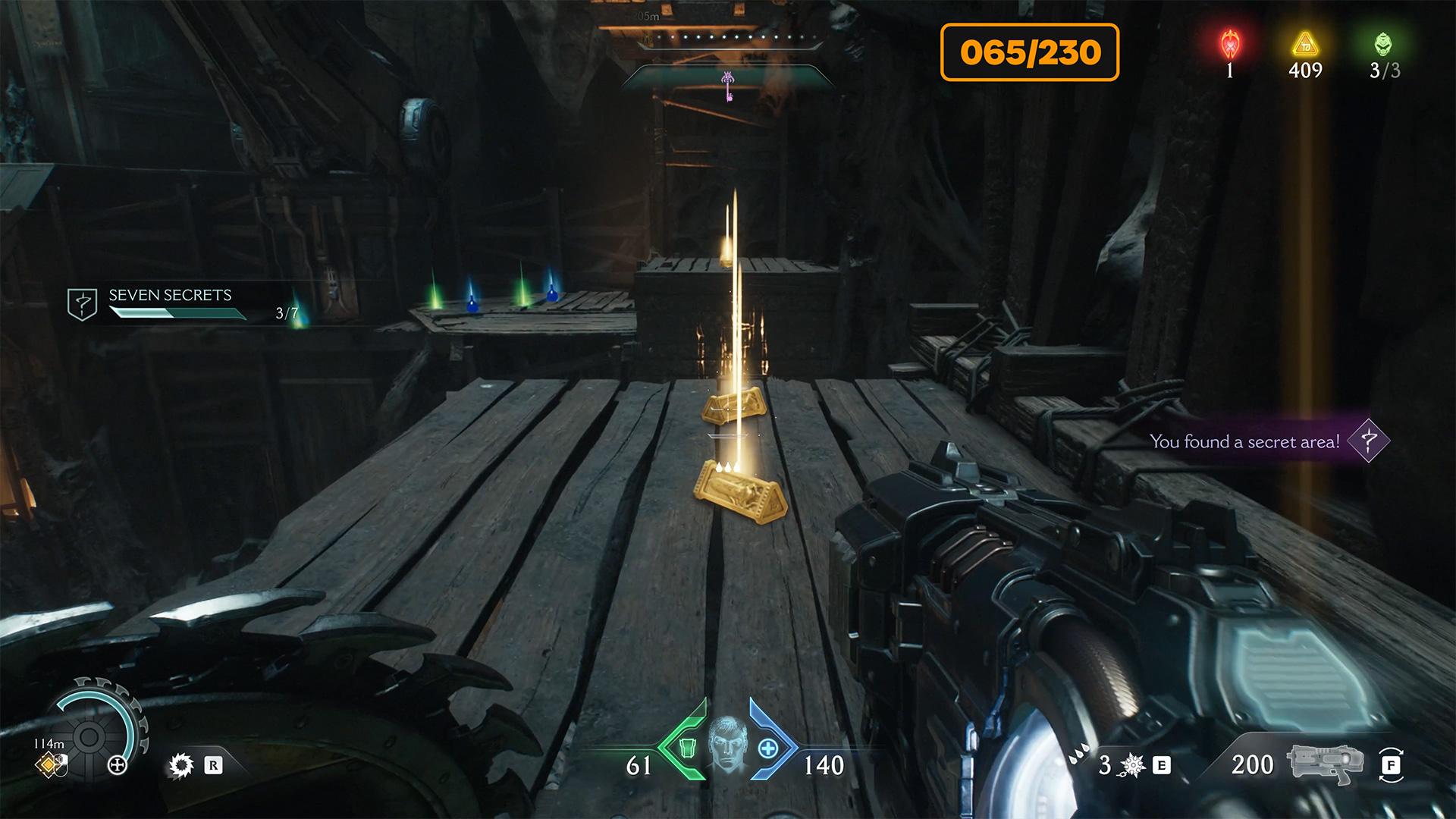The height and width of the screenshot is (819, 1456).
Task: Select the Slayer helmet portrait
Action: click(726, 745)
